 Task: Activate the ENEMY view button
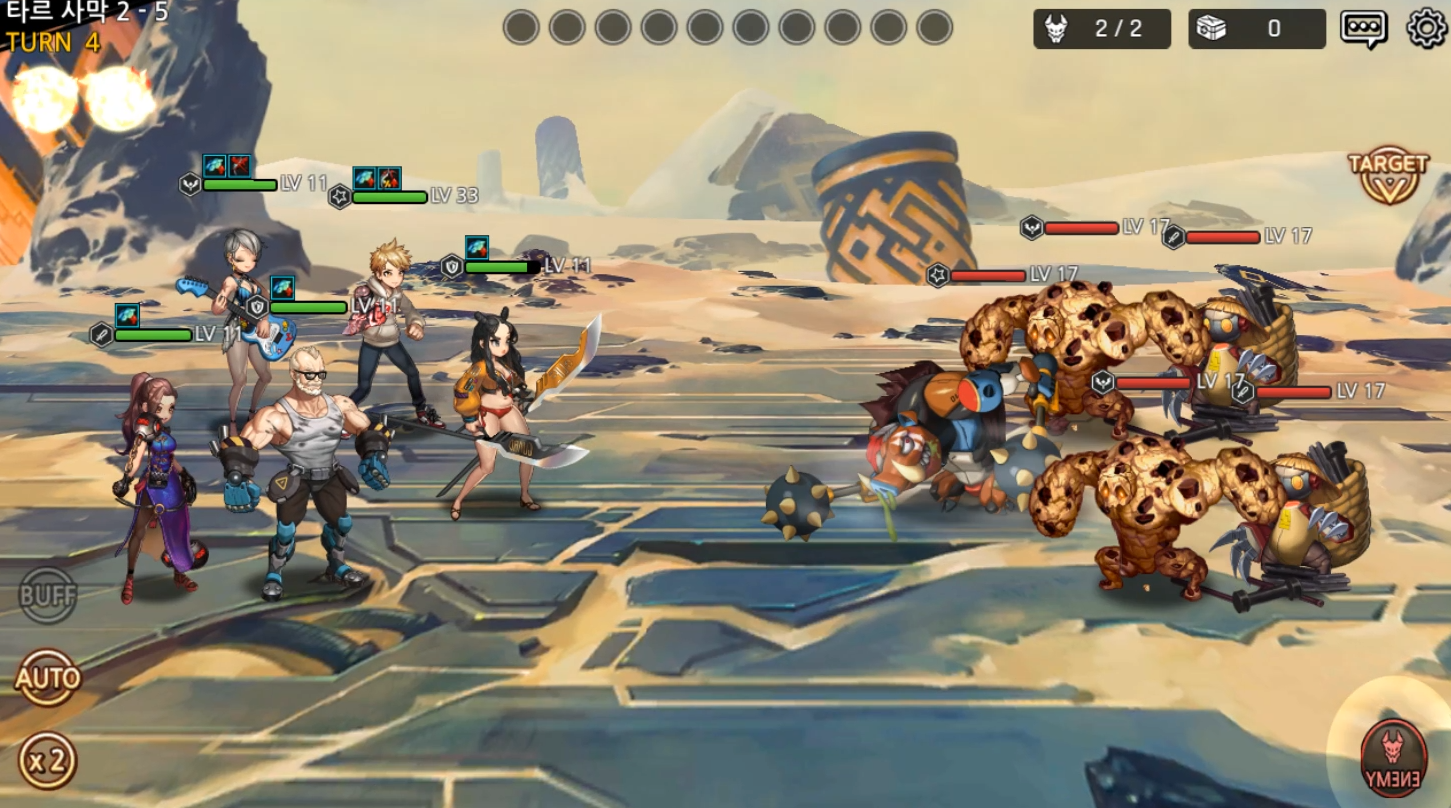[1393, 757]
